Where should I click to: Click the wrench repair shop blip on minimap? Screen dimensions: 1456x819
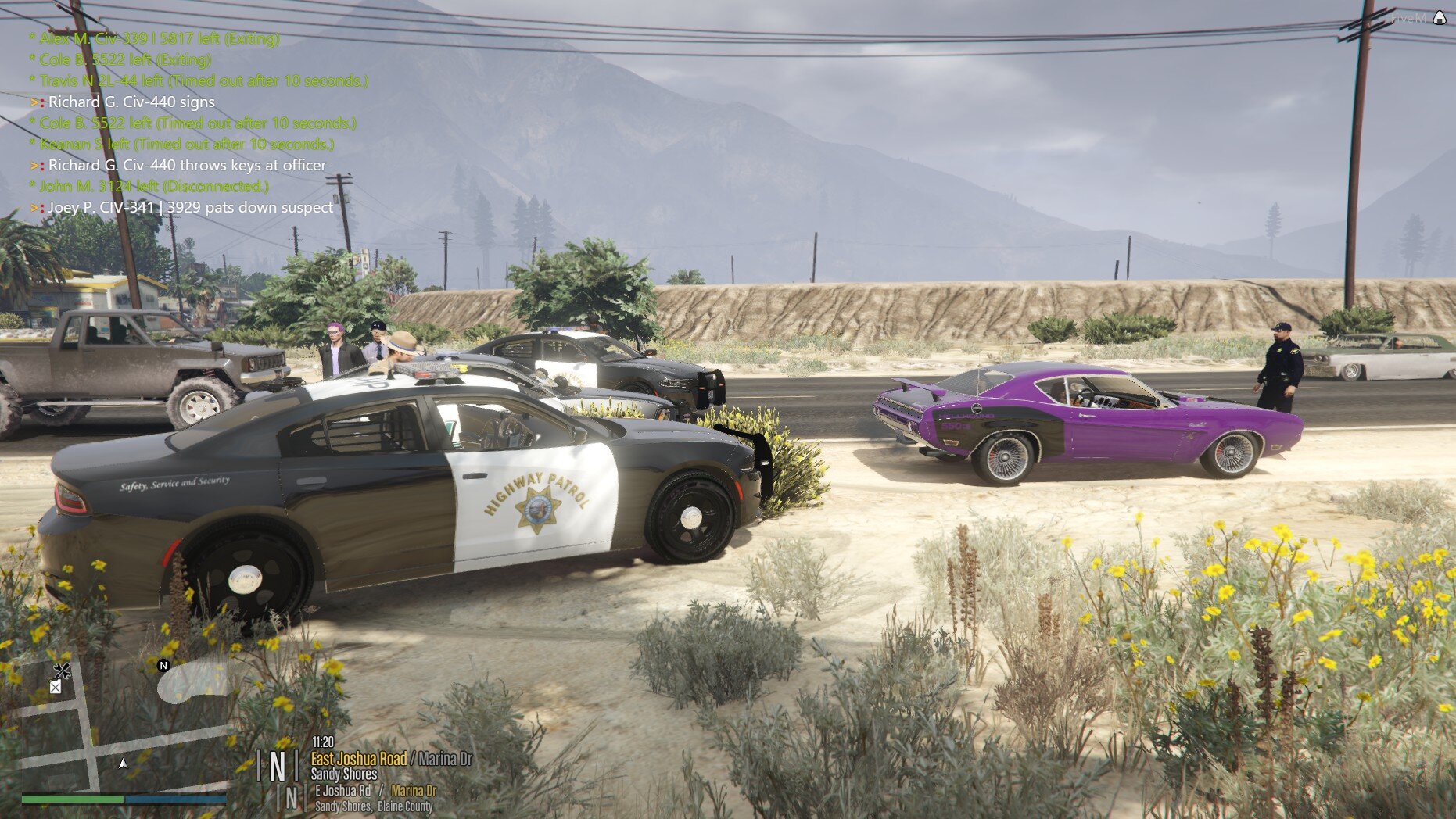(x=62, y=670)
